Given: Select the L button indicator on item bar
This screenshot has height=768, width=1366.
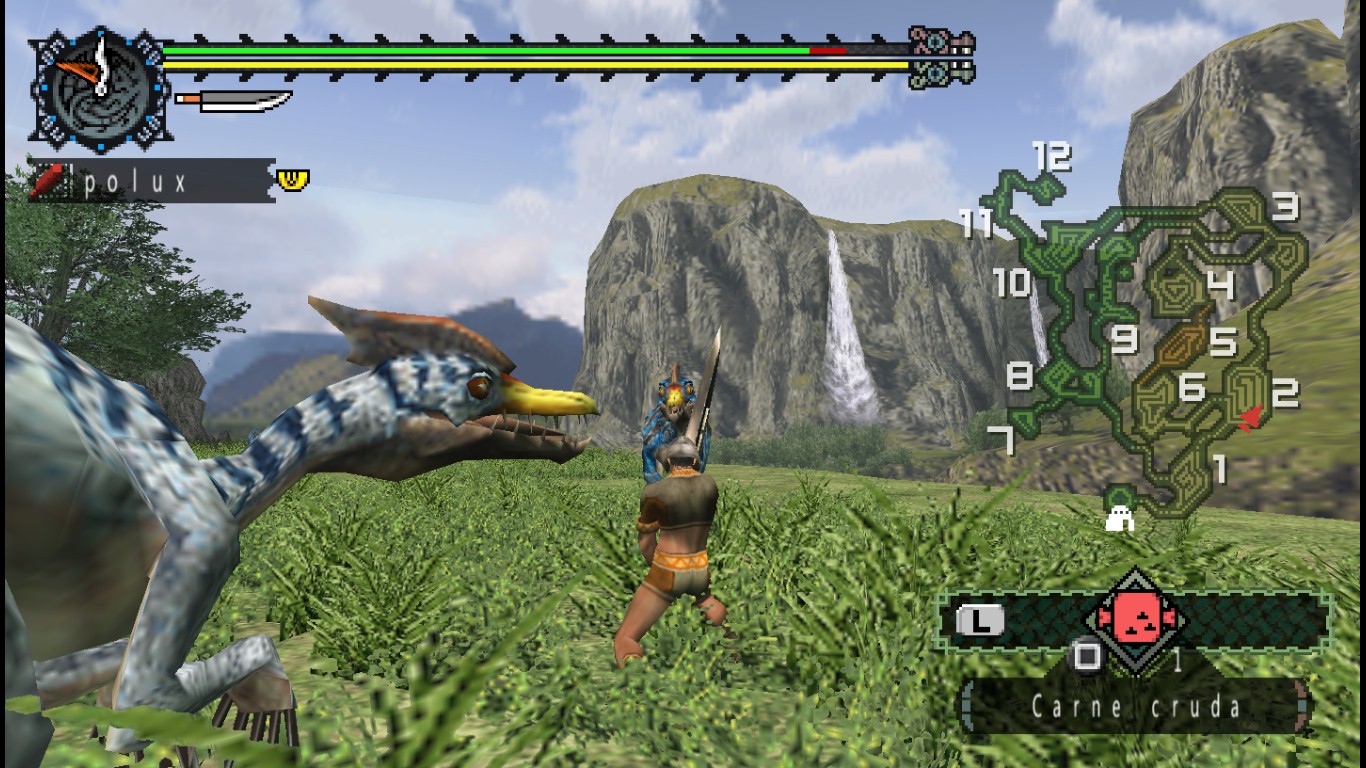Looking at the screenshot, I should coord(979,619).
